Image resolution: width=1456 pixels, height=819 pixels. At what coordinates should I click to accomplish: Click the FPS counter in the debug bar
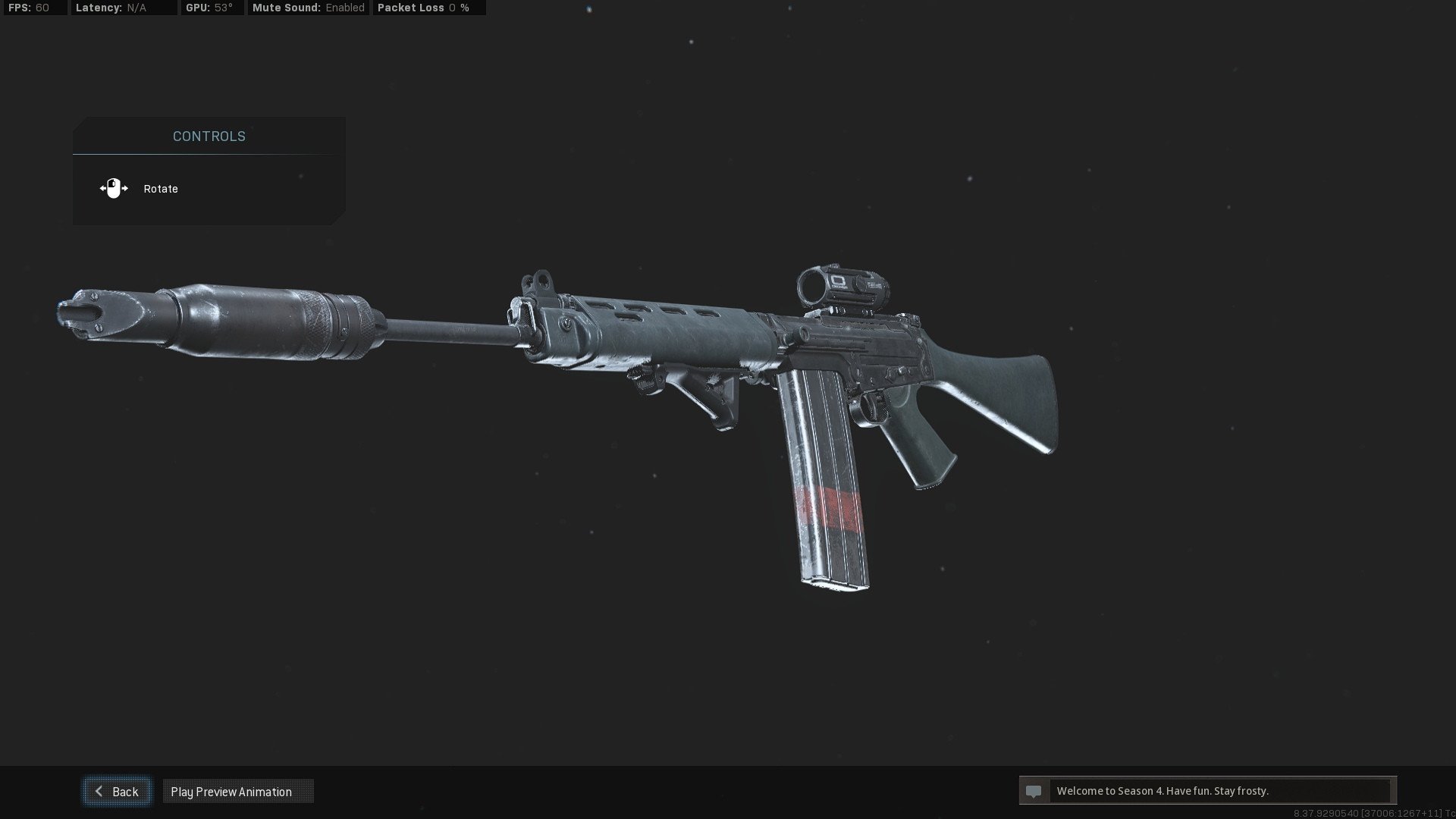tap(29, 8)
